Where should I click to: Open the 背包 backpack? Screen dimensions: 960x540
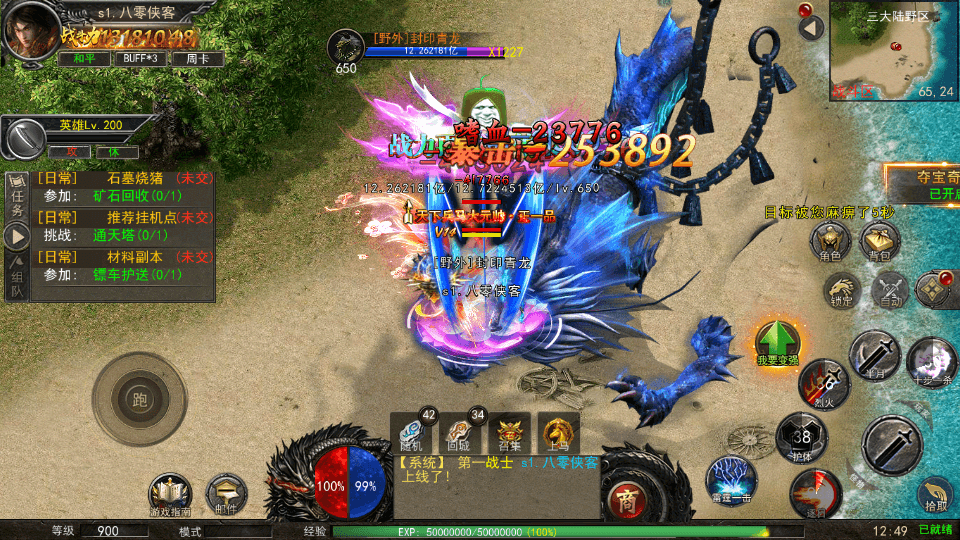click(879, 241)
